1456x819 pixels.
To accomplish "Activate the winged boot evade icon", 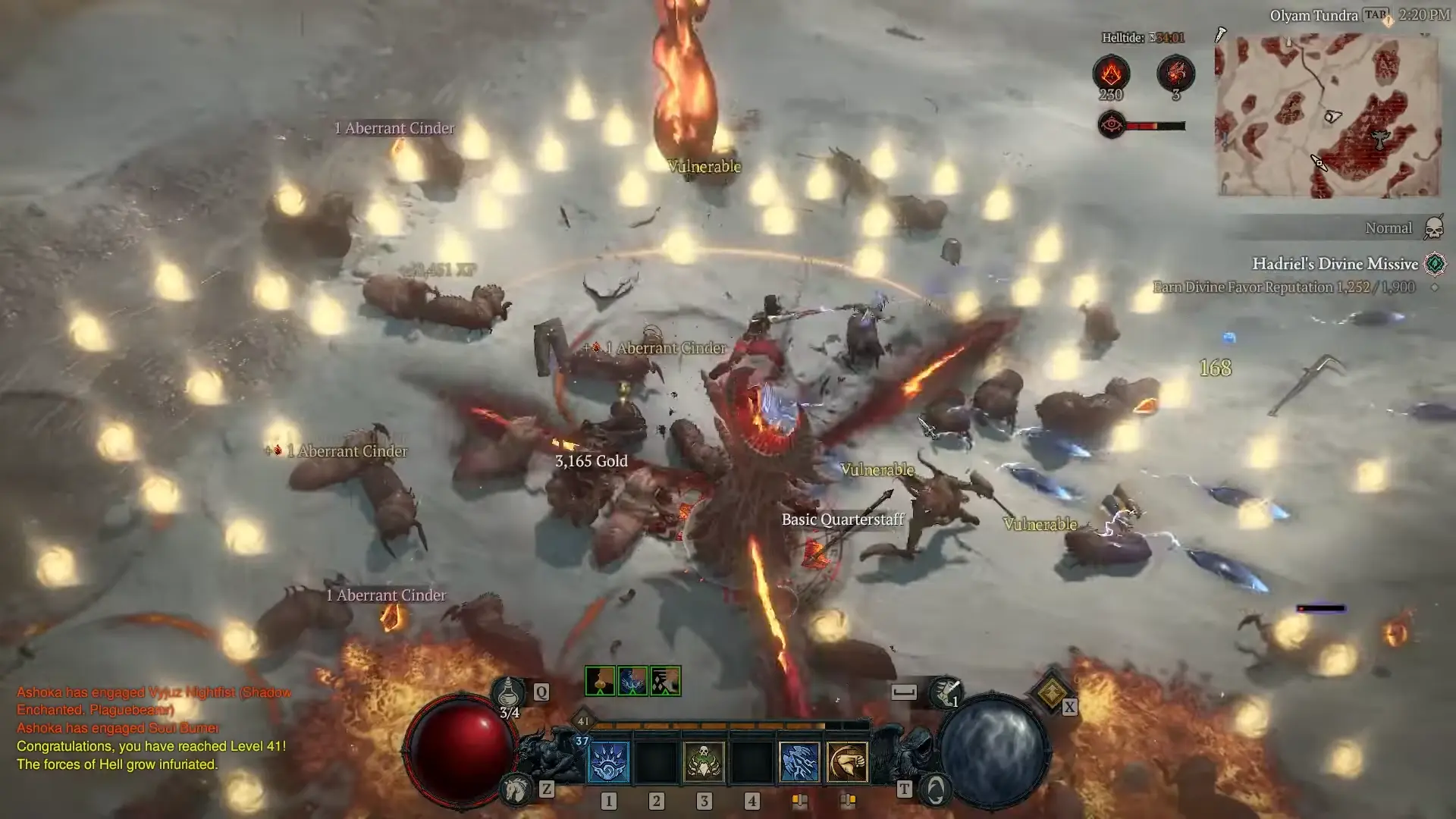I will [945, 691].
